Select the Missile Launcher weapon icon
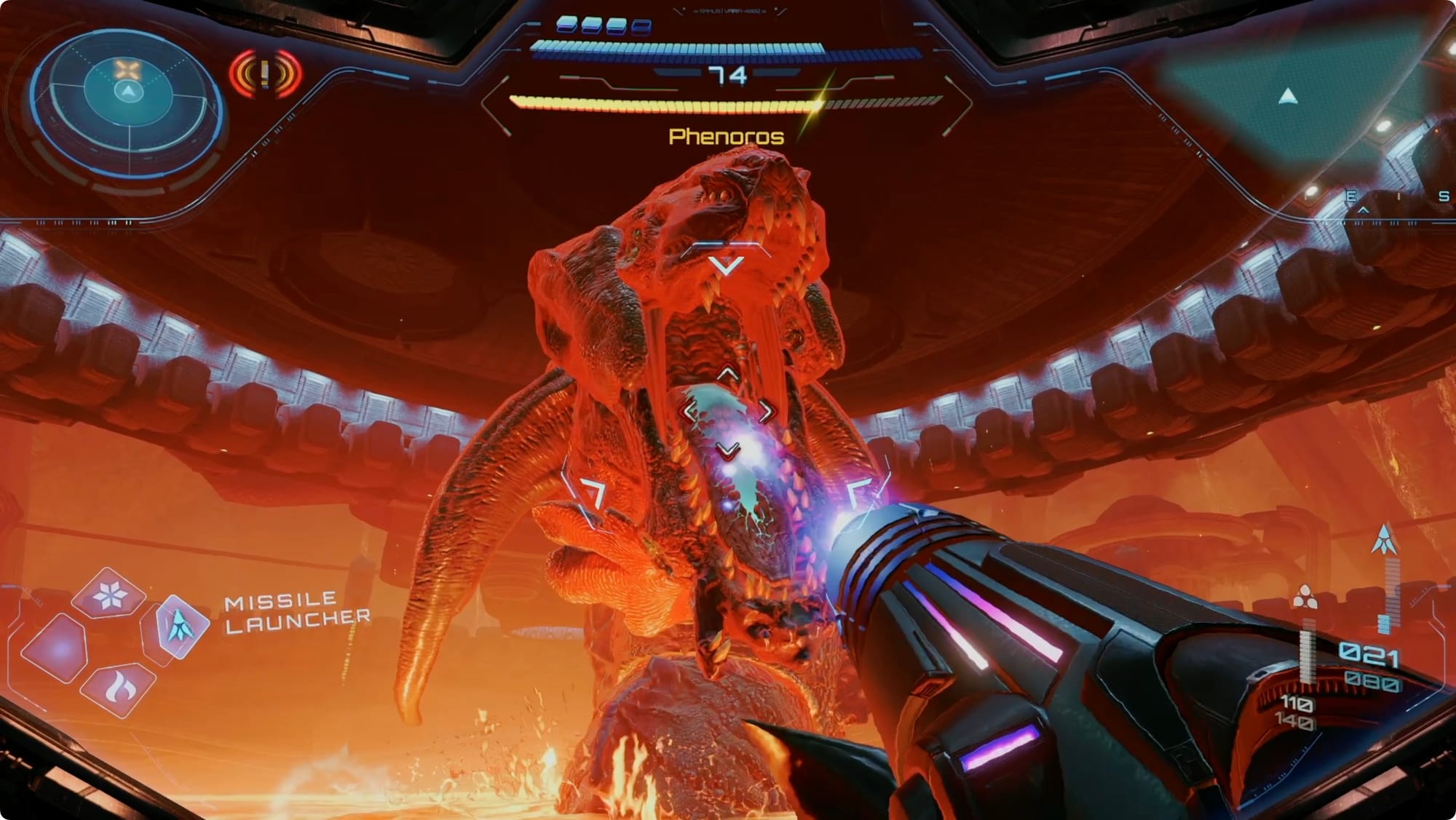1456x820 pixels. (x=178, y=624)
